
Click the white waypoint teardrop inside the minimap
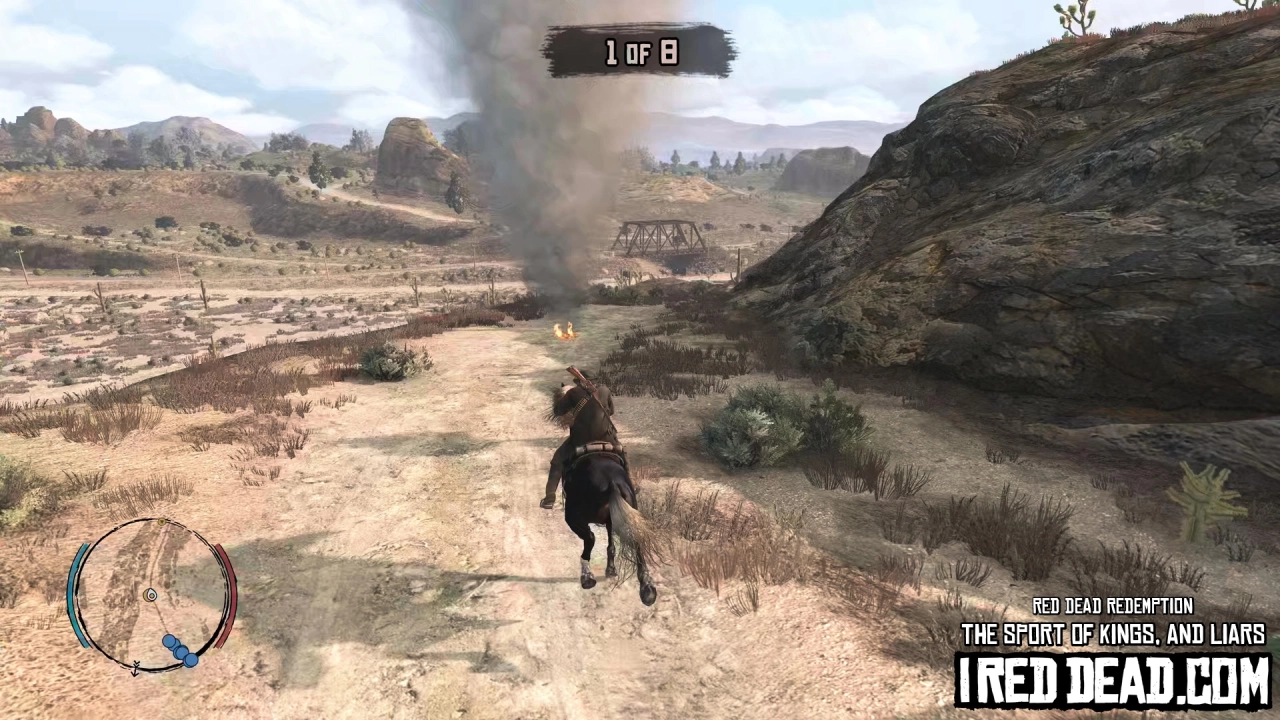point(151,595)
